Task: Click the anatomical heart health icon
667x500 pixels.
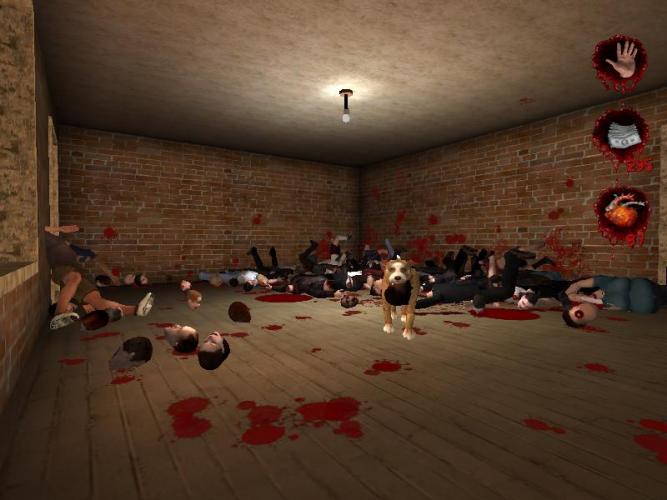Action: [621, 211]
